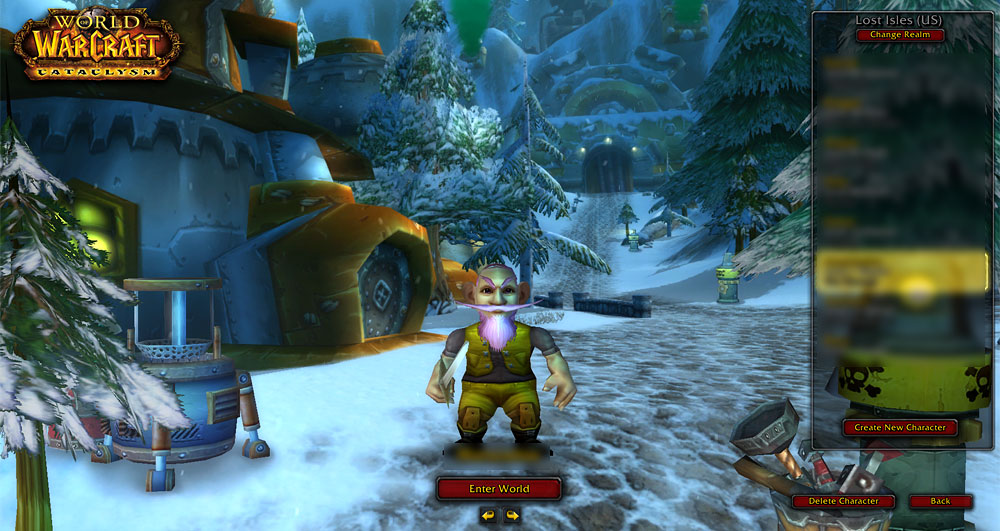
Task: Select the highlighted yellow character entry
Action: point(902,272)
